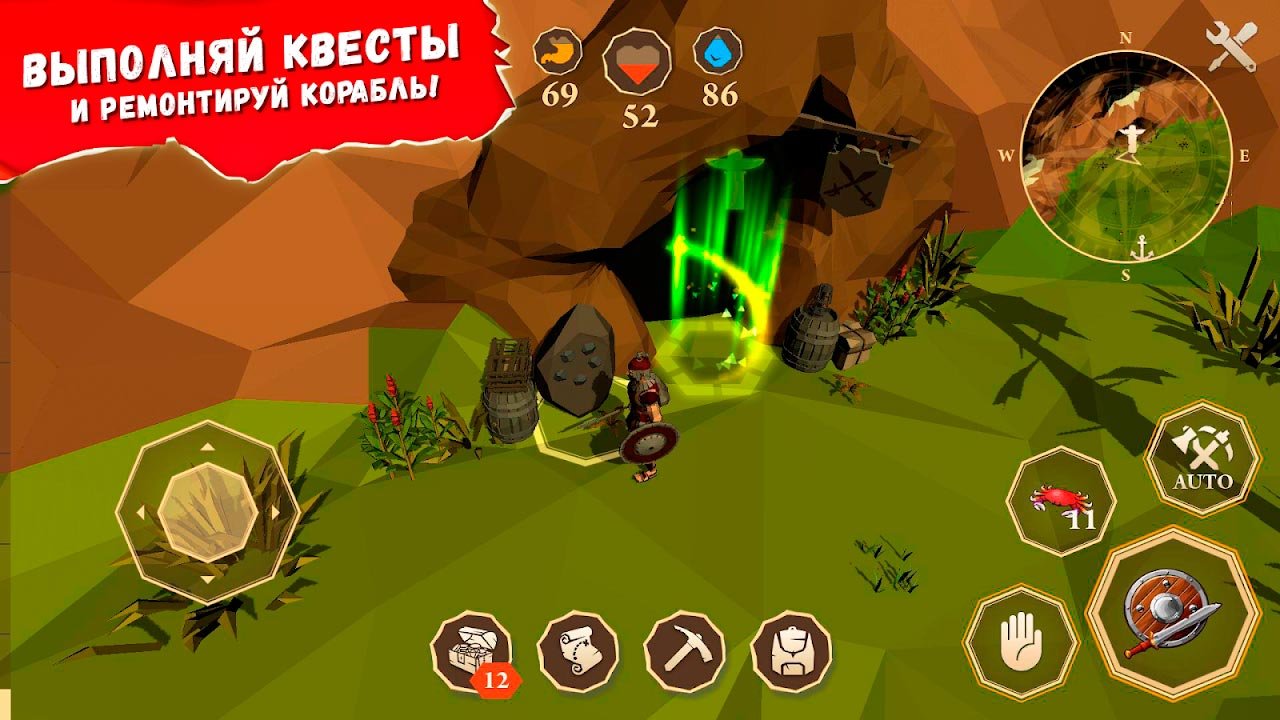Open the wrench and hammer settings

coord(1231,46)
